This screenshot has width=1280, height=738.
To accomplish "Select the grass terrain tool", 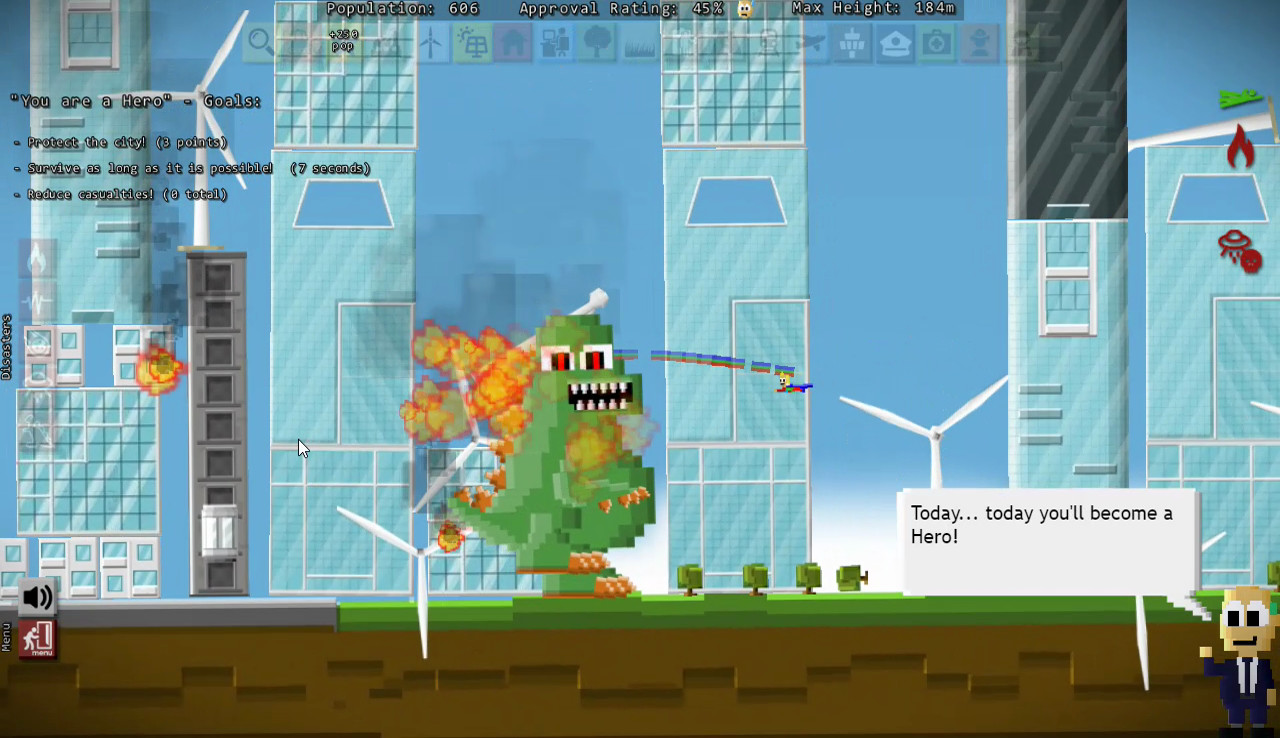I will pyautogui.click(x=638, y=43).
